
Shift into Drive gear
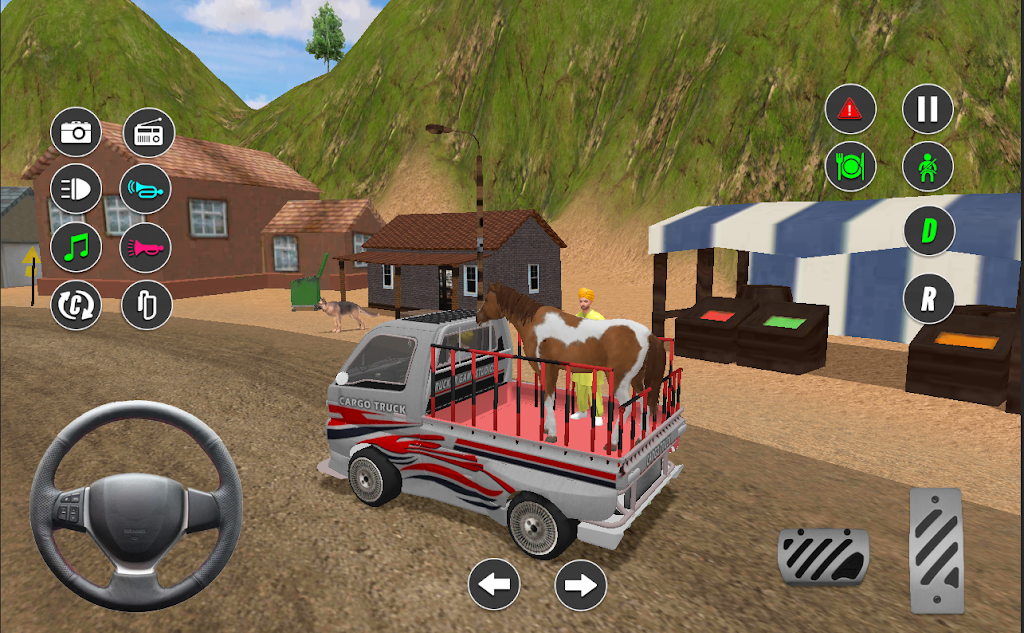[929, 232]
